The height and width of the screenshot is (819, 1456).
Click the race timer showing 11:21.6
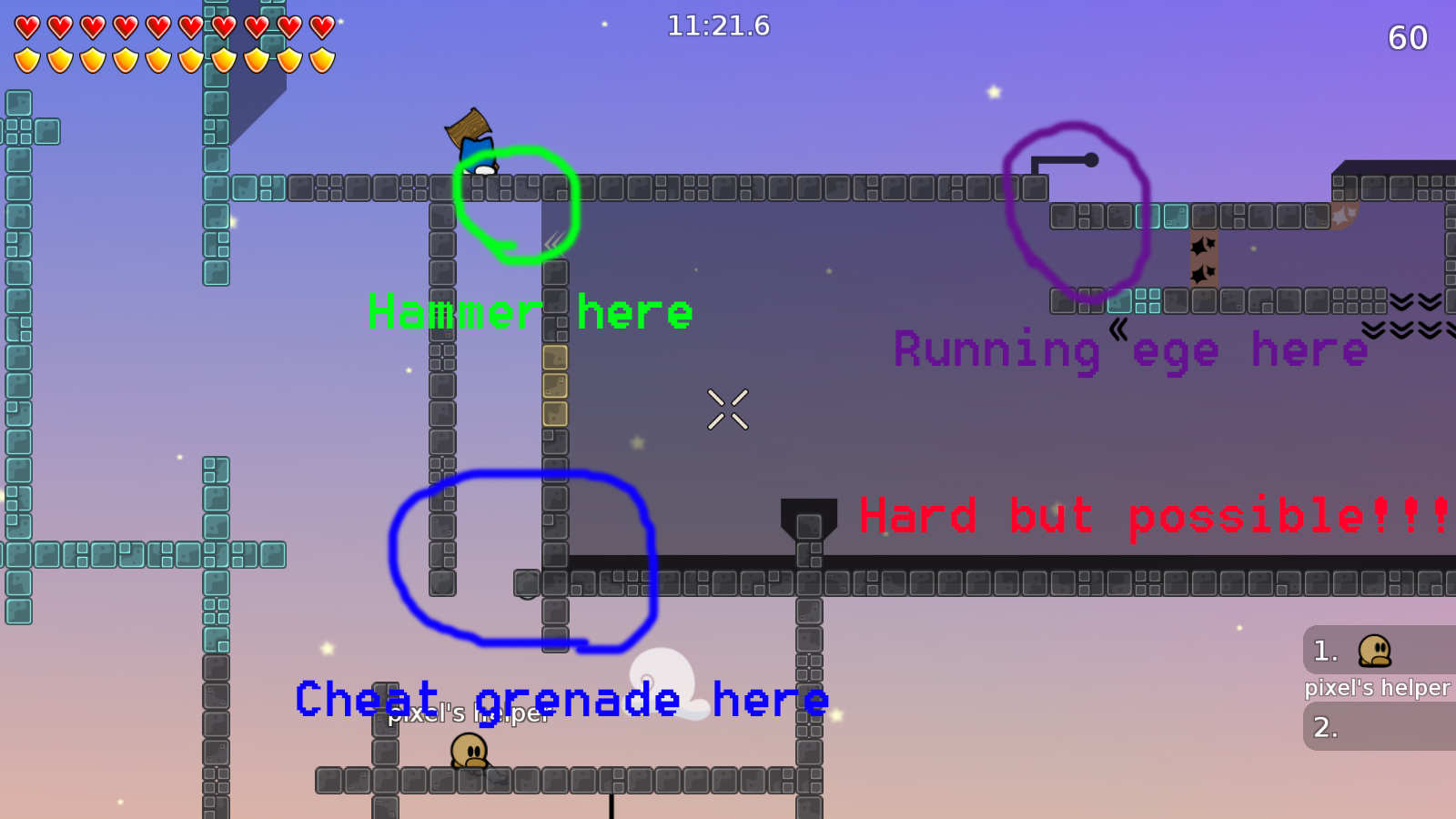[x=718, y=26]
